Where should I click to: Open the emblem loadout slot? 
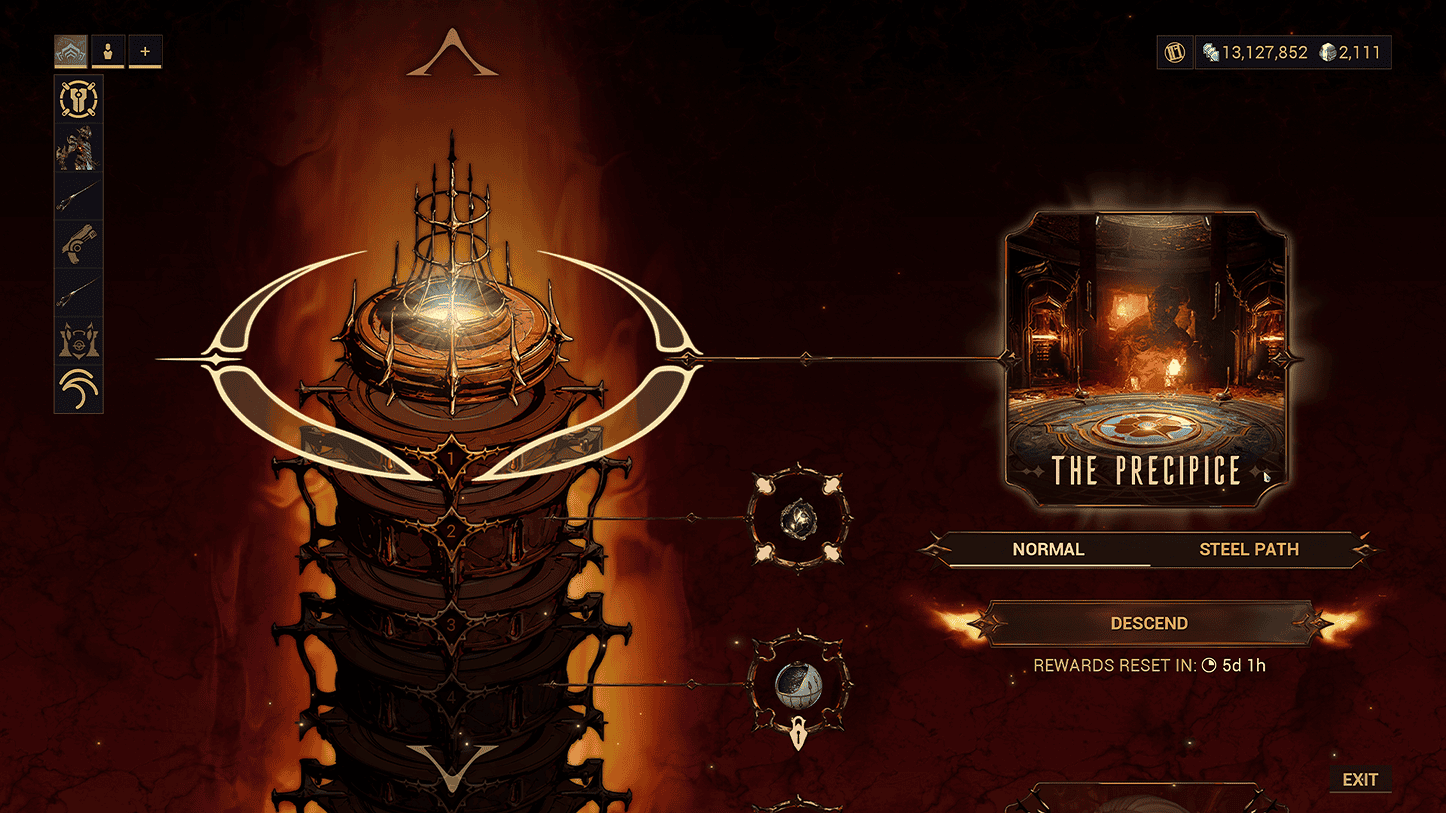[x=78, y=338]
